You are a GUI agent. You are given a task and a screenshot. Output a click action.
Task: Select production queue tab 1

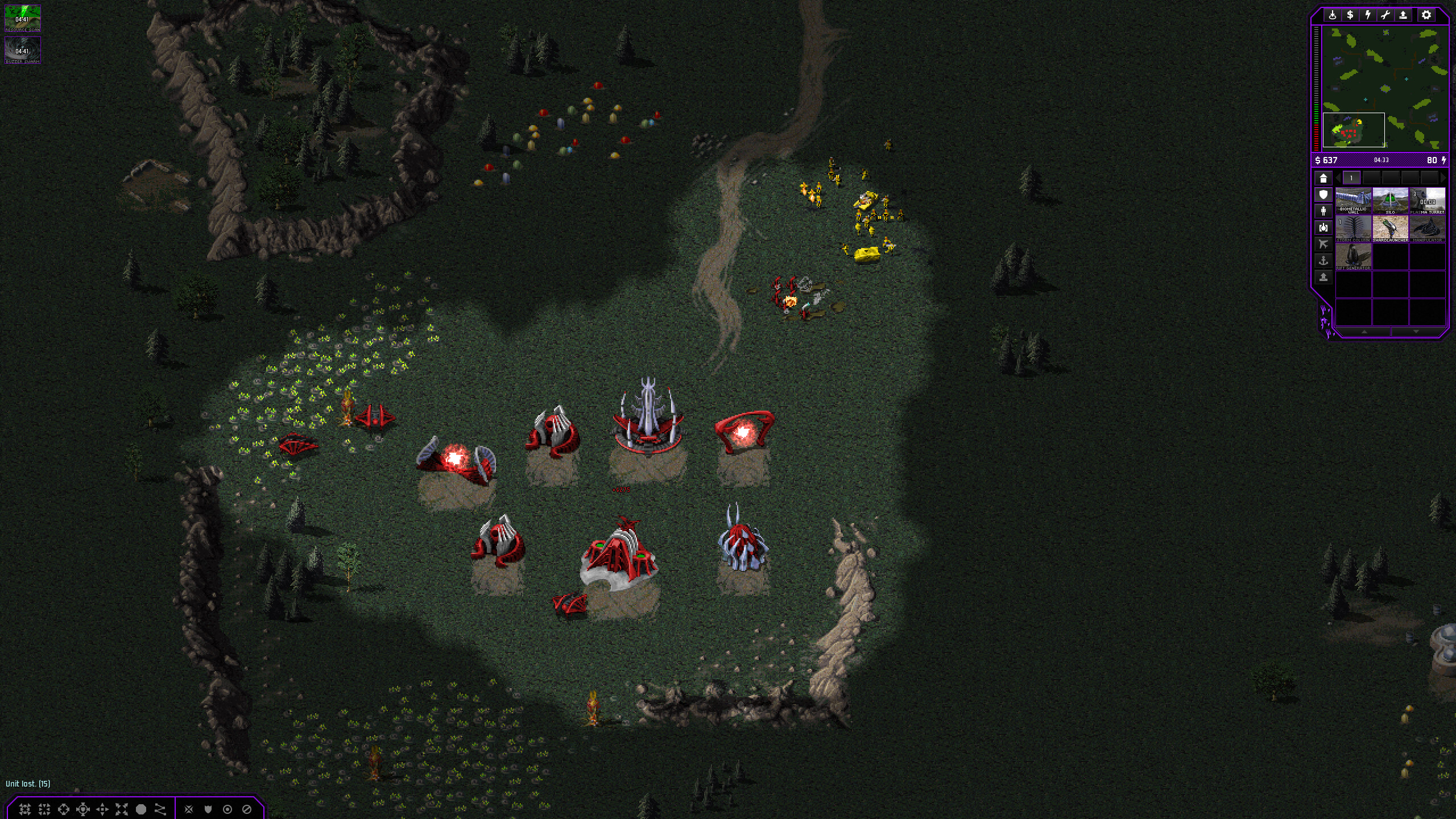point(1351,178)
